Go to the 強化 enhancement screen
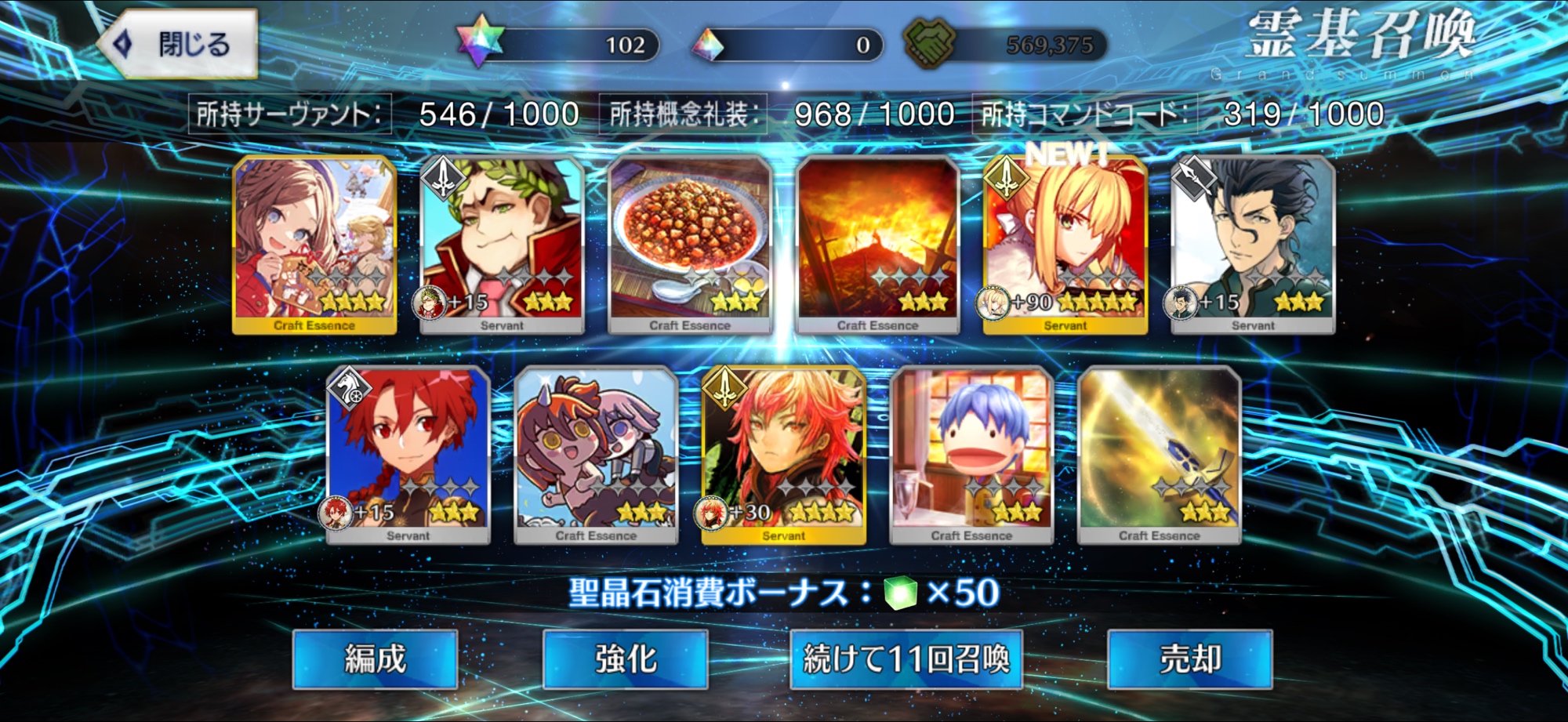Image resolution: width=1568 pixels, height=722 pixels. [x=625, y=659]
